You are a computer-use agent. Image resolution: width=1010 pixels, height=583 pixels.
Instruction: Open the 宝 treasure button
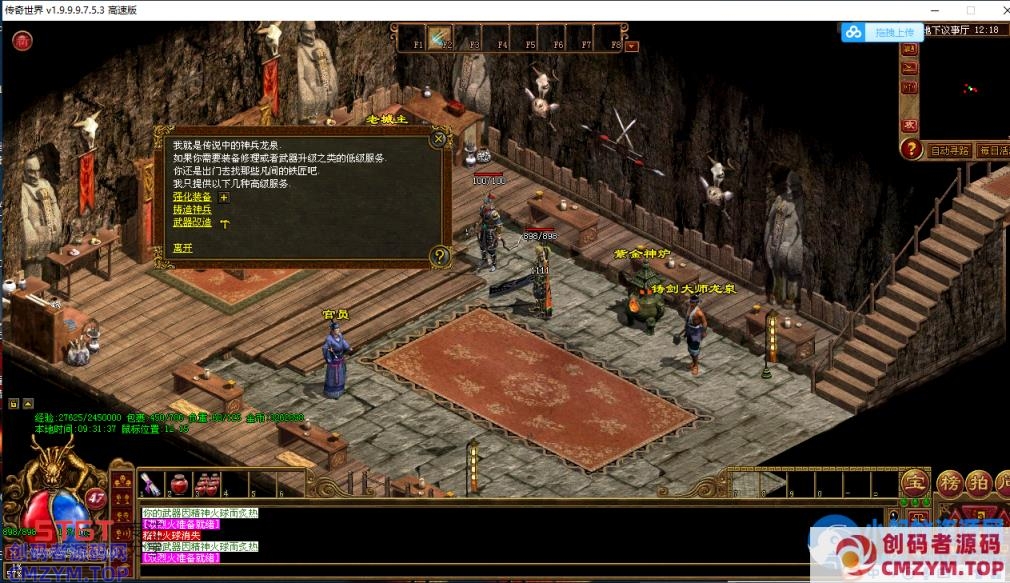[x=914, y=483]
